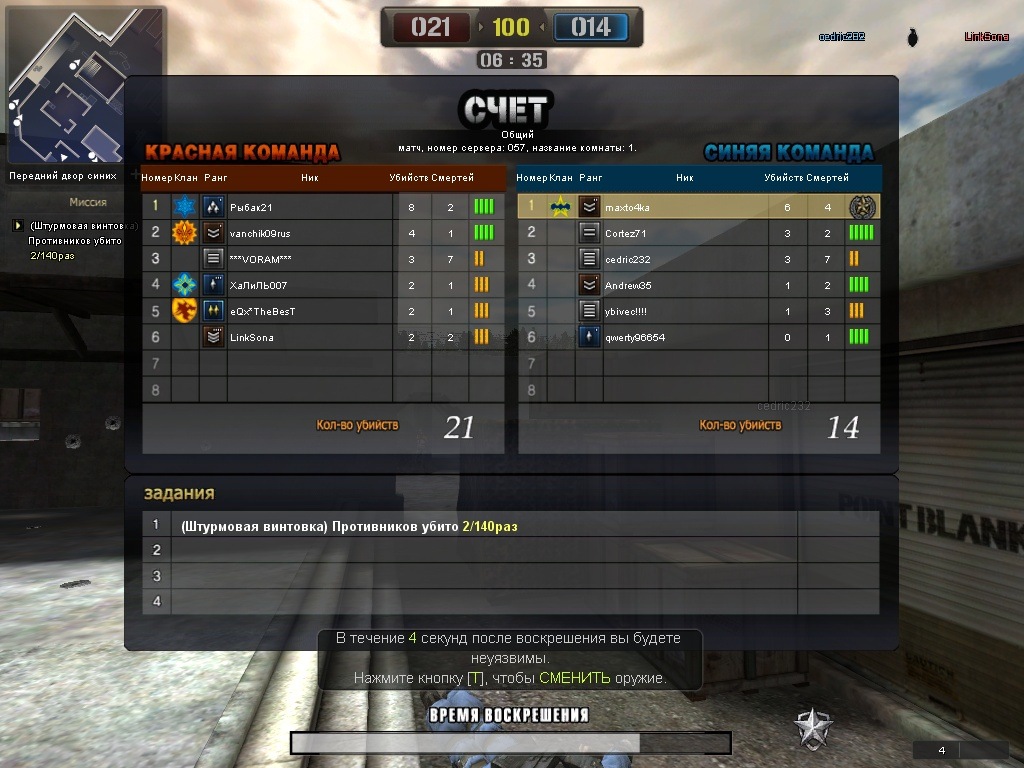
Task: Click the orange clan emblem beside vanchik09rus
Action: coord(185,233)
